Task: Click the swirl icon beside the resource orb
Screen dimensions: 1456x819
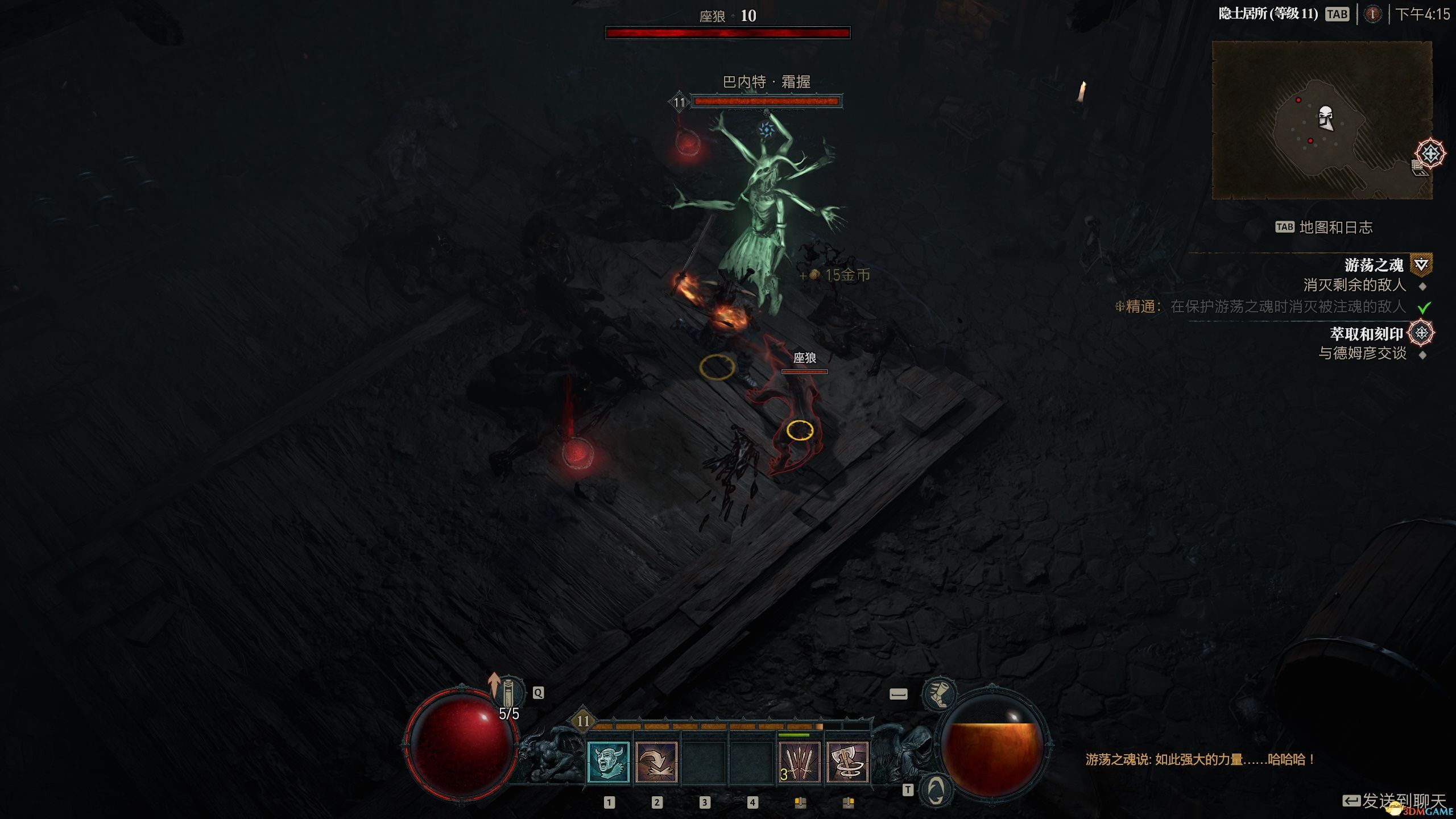Action: tap(936, 790)
